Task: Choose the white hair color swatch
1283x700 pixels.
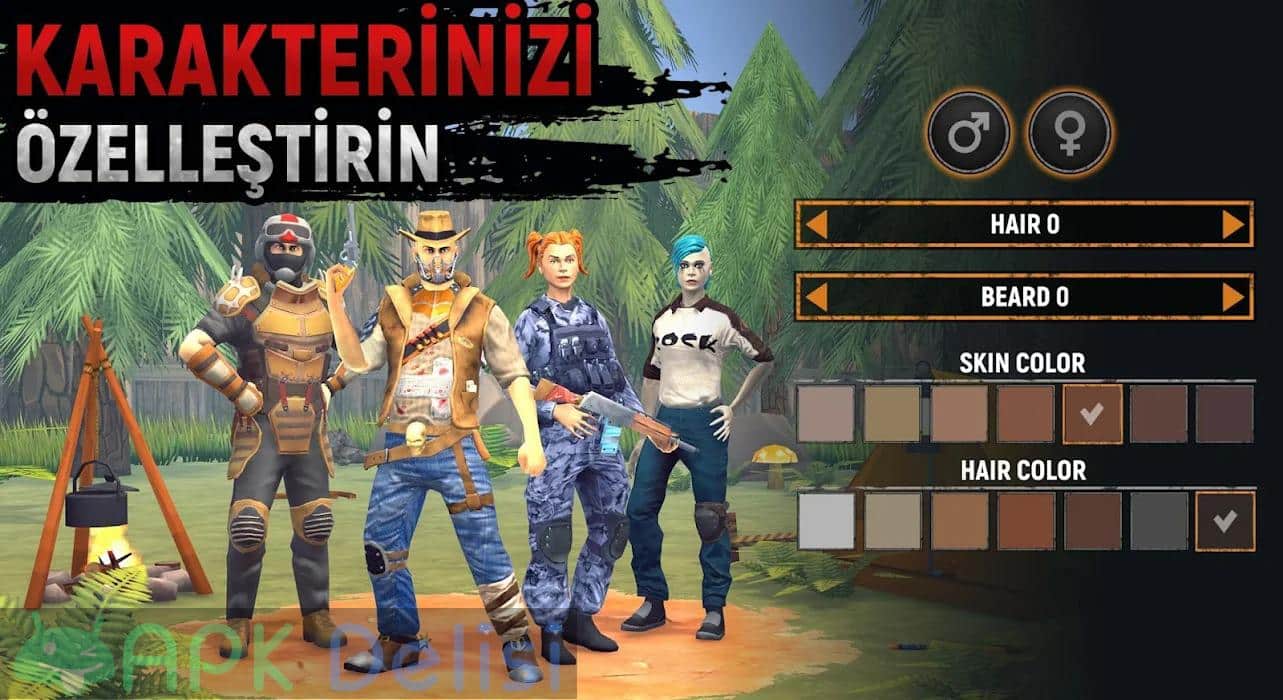Action: pos(826,521)
